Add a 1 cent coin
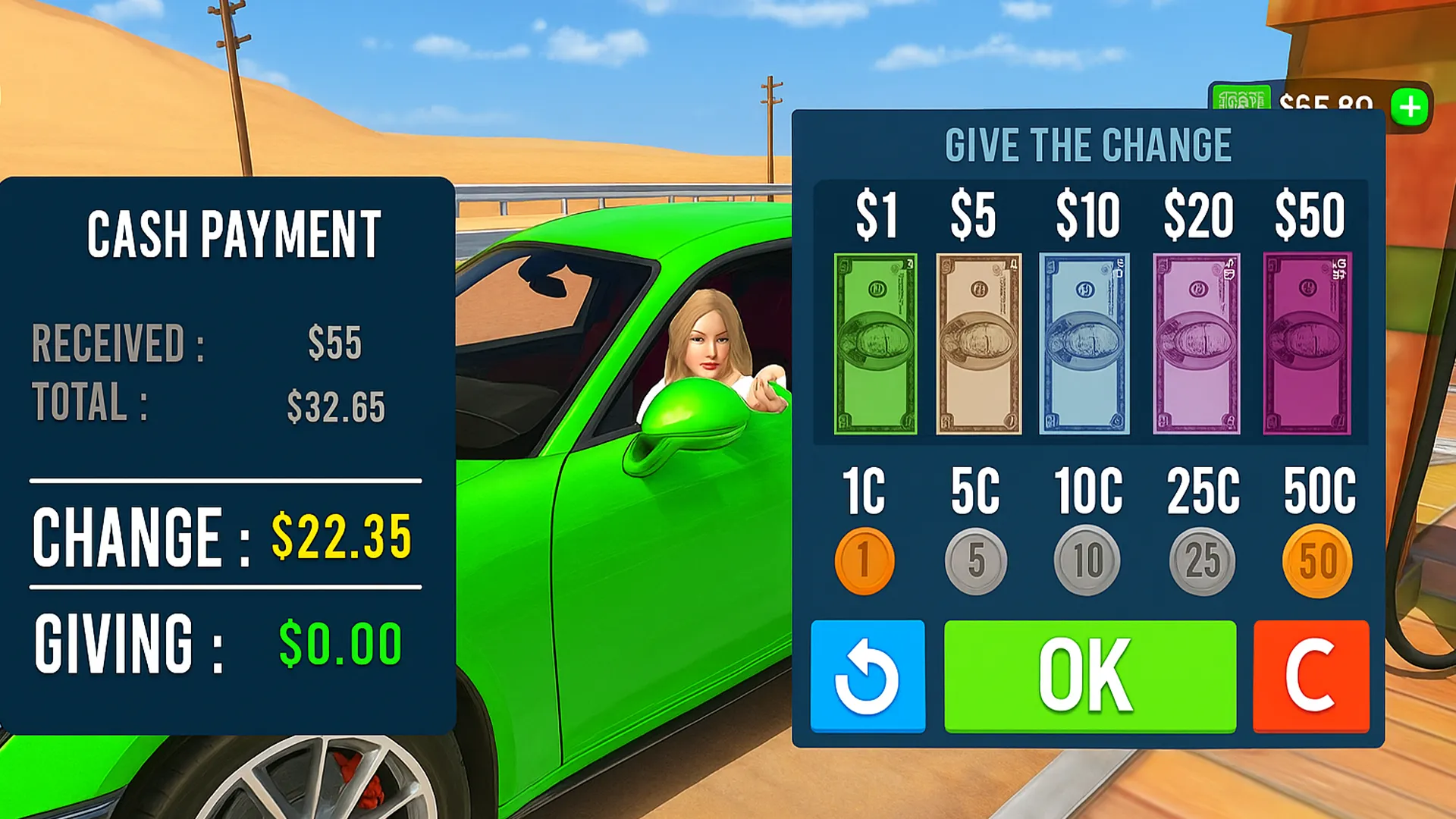The width and height of the screenshot is (1456, 819). pyautogui.click(x=864, y=561)
